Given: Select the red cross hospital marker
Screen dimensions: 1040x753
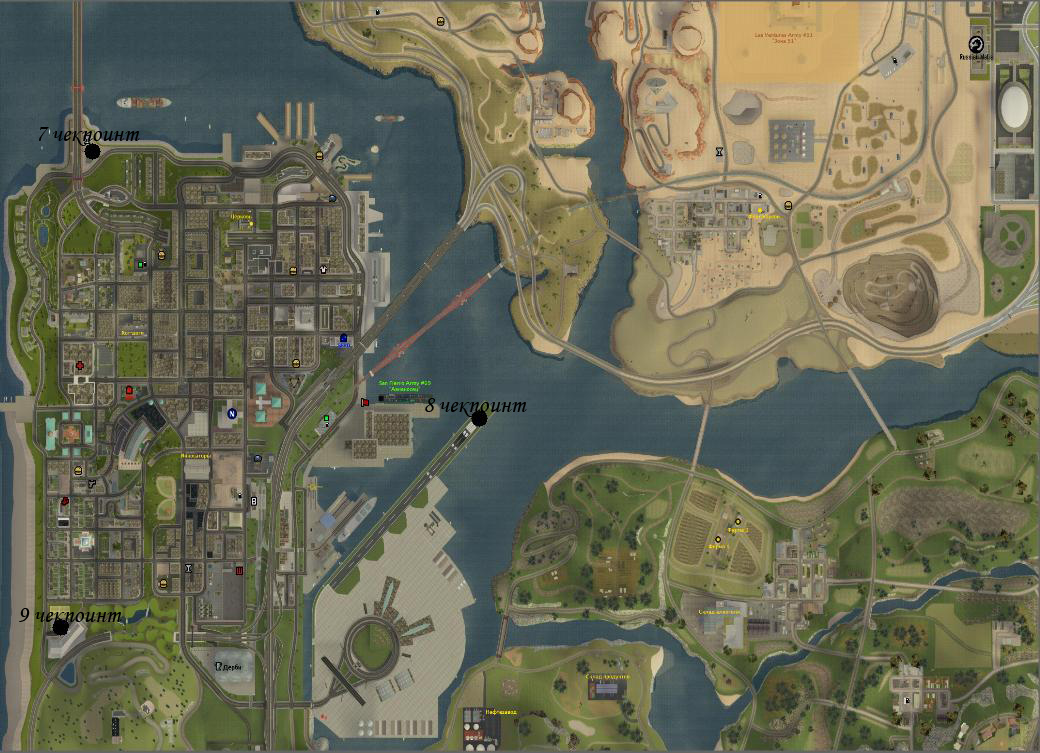Looking at the screenshot, I should (81, 366).
